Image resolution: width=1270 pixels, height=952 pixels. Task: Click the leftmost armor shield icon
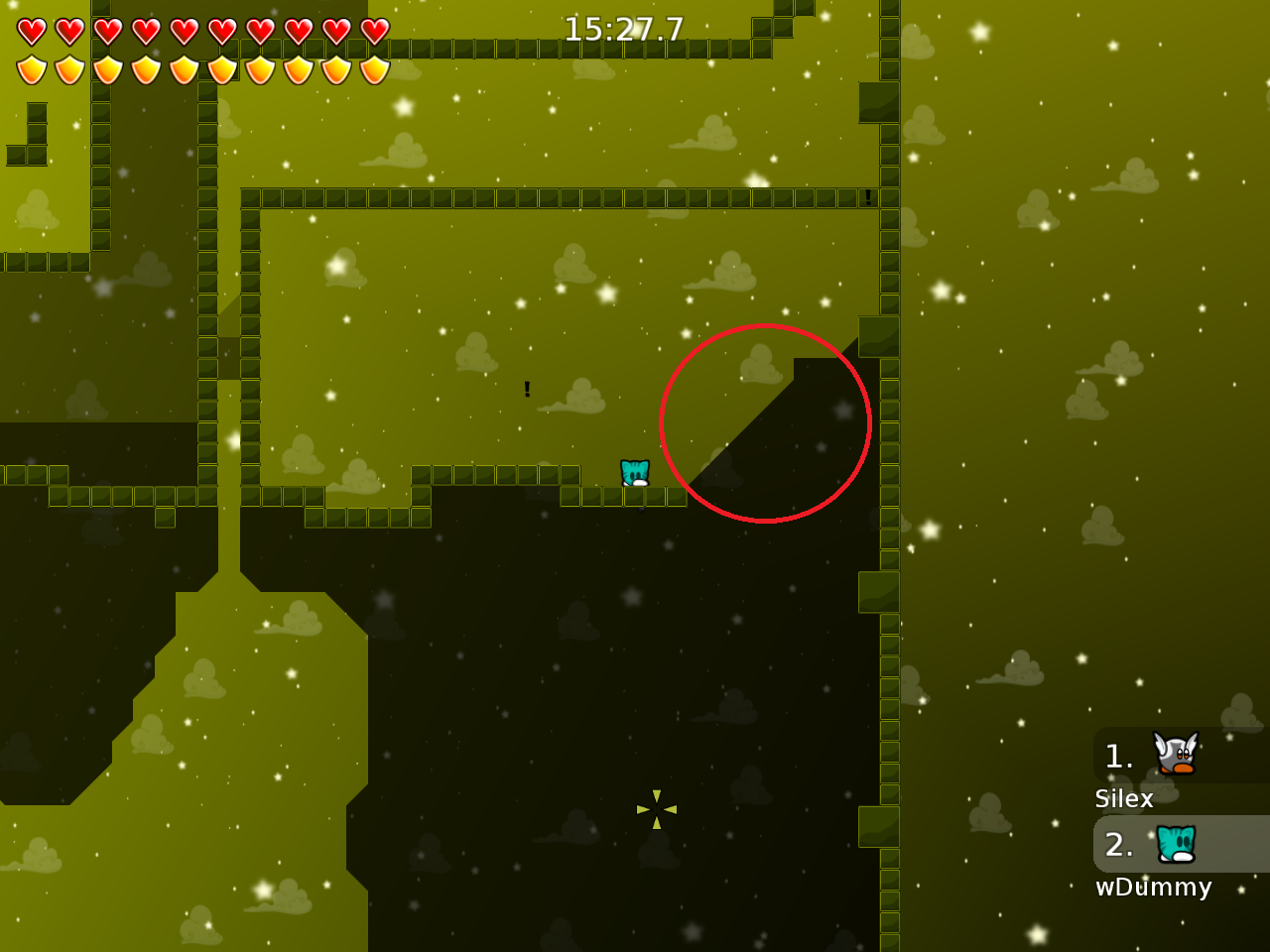[31, 69]
